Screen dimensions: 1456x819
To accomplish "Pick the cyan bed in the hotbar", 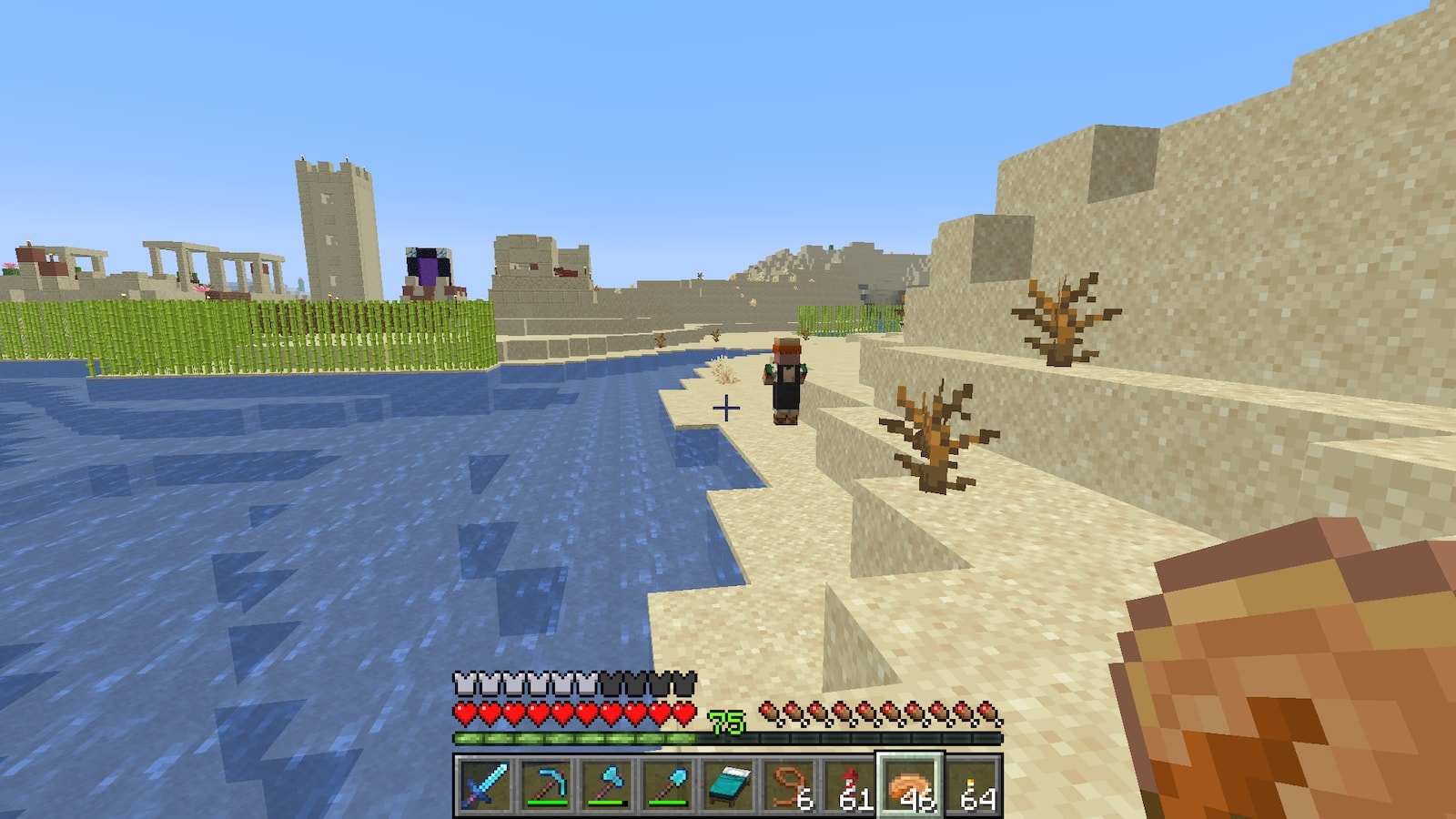I will [728, 784].
